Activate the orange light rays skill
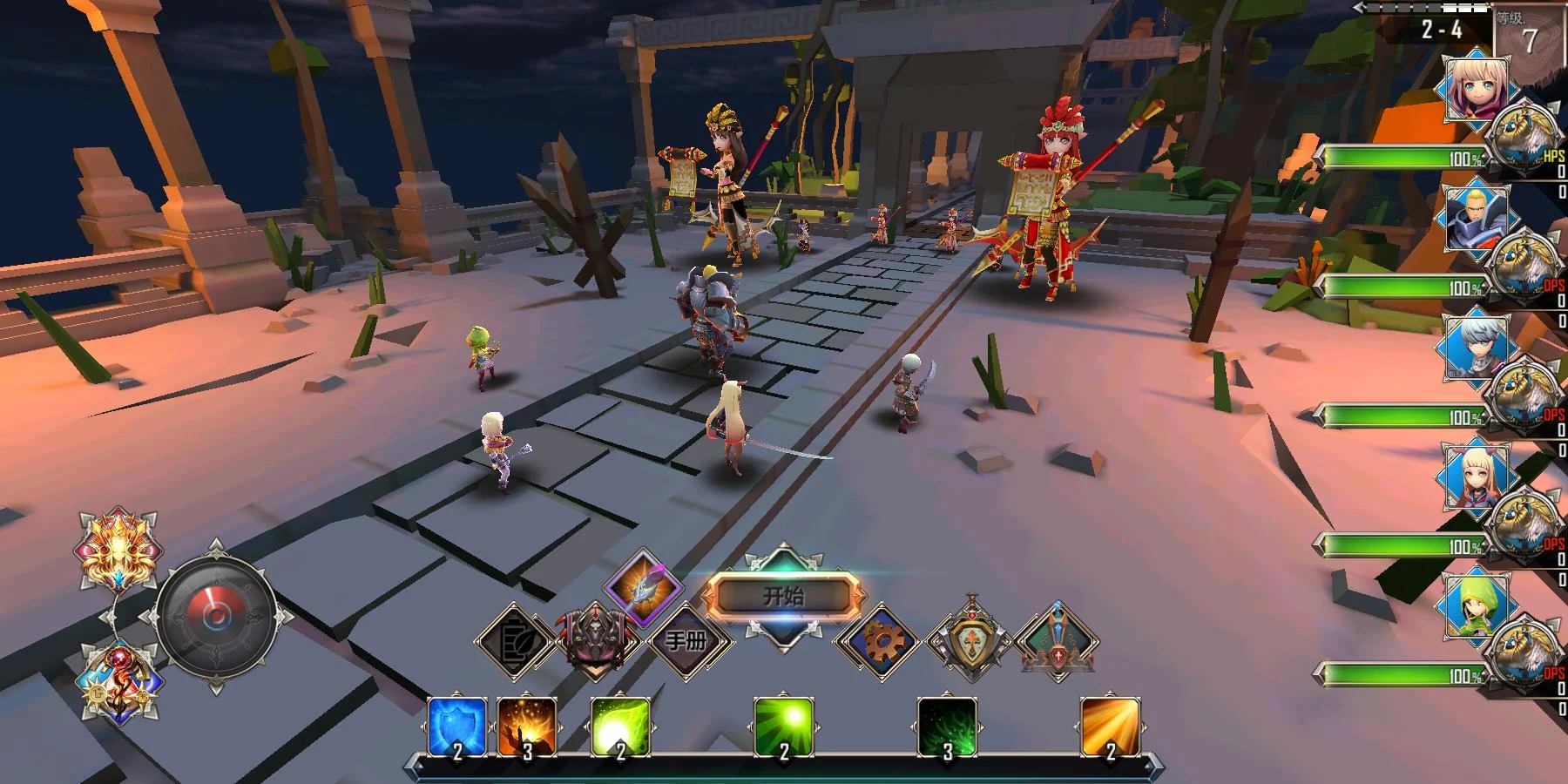1568x784 pixels. pos(1110,727)
